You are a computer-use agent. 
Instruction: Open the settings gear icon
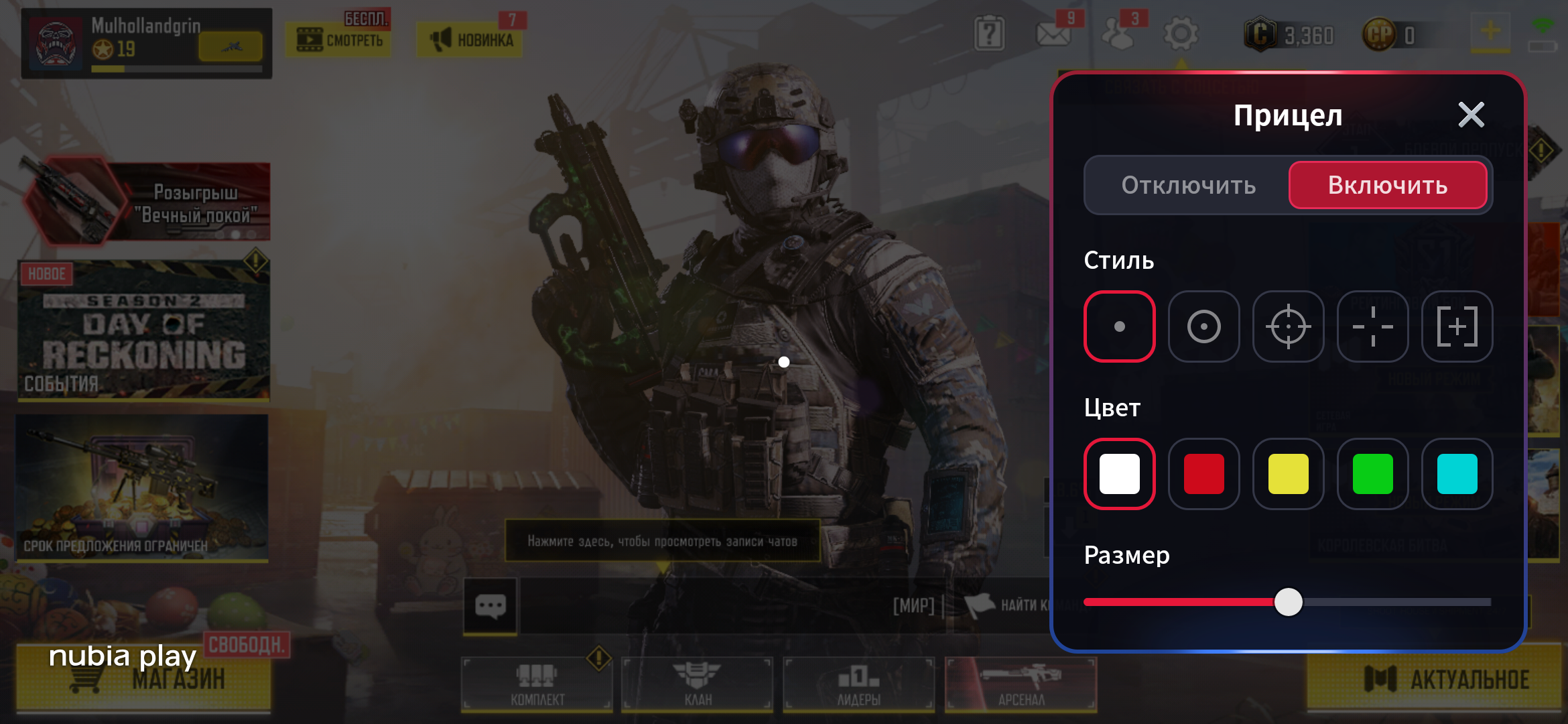click(1181, 34)
